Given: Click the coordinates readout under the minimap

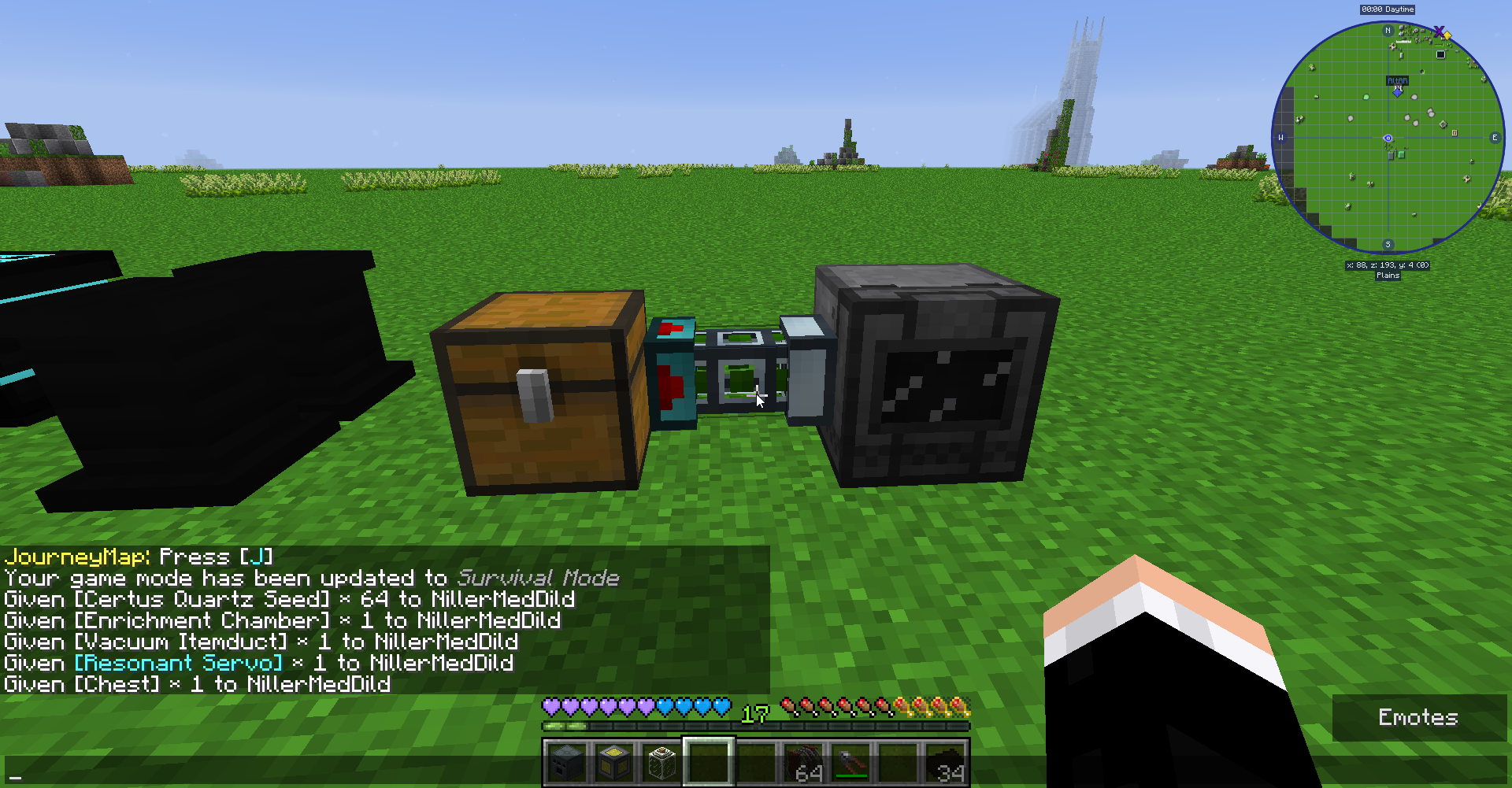Looking at the screenshot, I should point(1388,265).
